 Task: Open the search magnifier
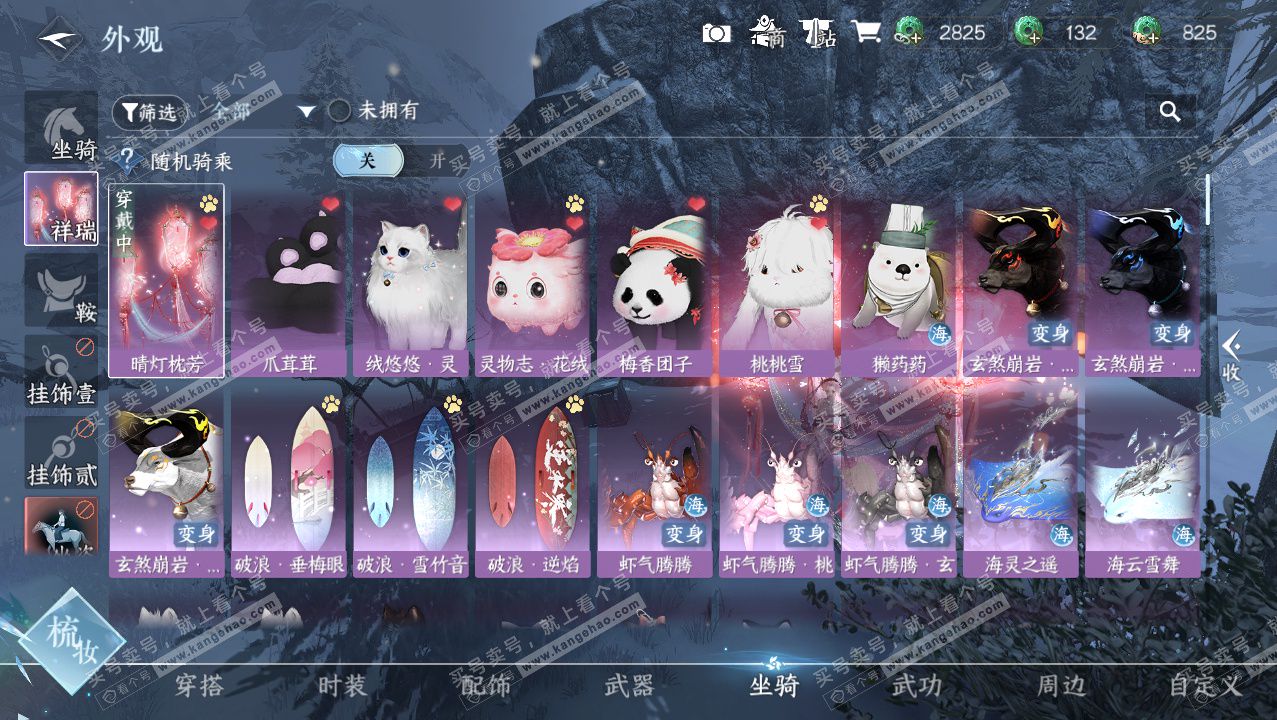click(x=1170, y=112)
